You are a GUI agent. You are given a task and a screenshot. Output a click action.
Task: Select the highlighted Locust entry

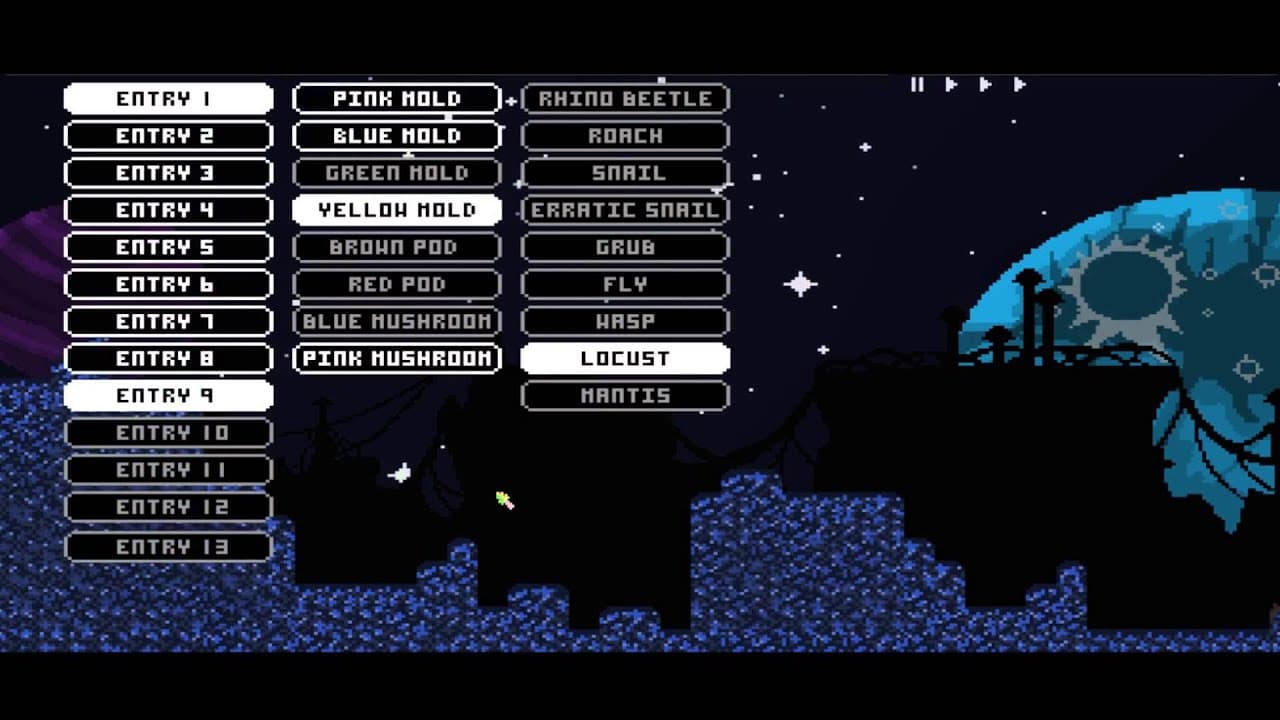coord(625,357)
